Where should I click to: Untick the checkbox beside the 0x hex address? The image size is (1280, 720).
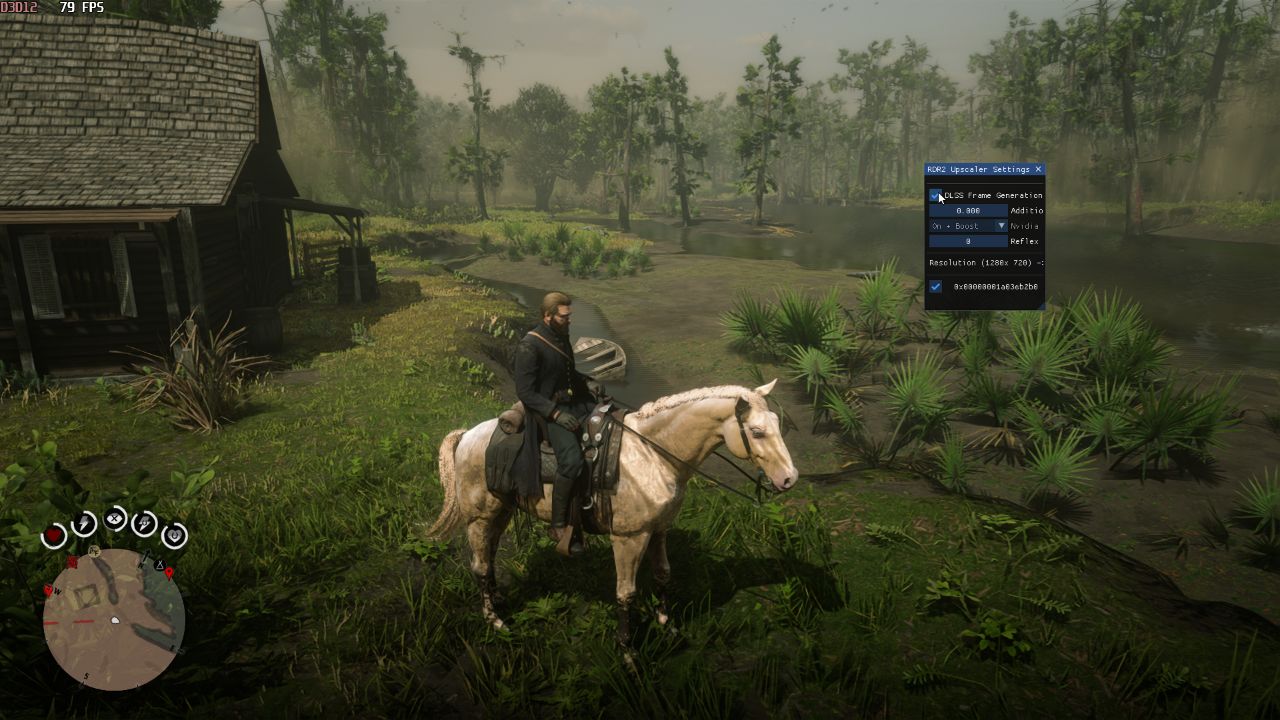935,287
